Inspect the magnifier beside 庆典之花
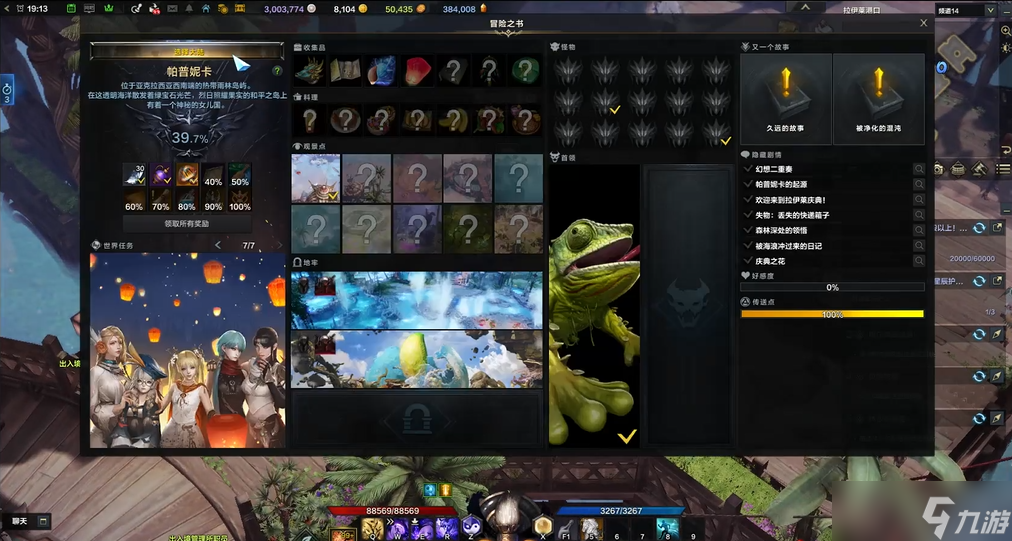 pos(918,260)
